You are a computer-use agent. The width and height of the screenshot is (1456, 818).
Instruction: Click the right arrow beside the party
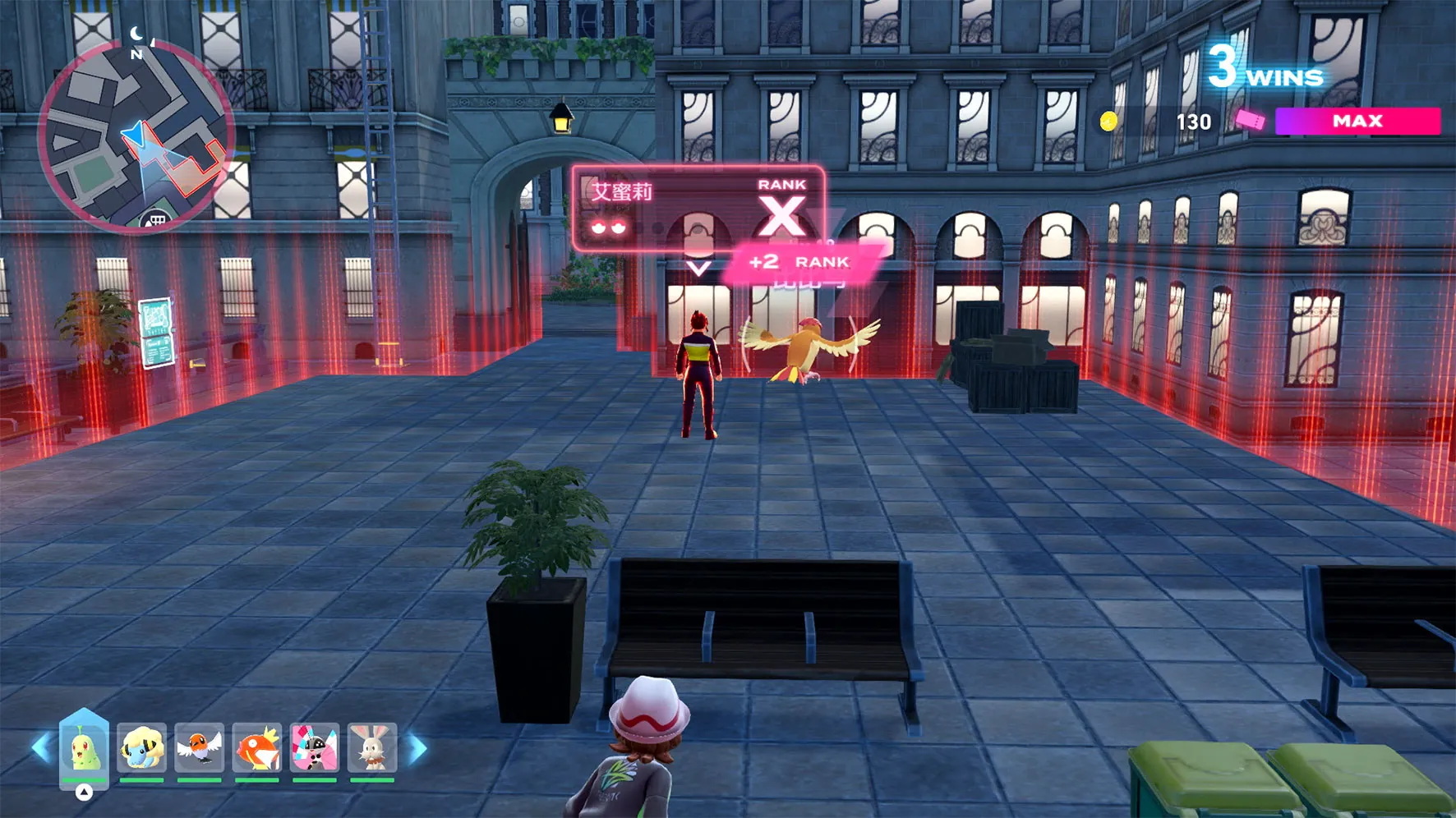(x=417, y=748)
